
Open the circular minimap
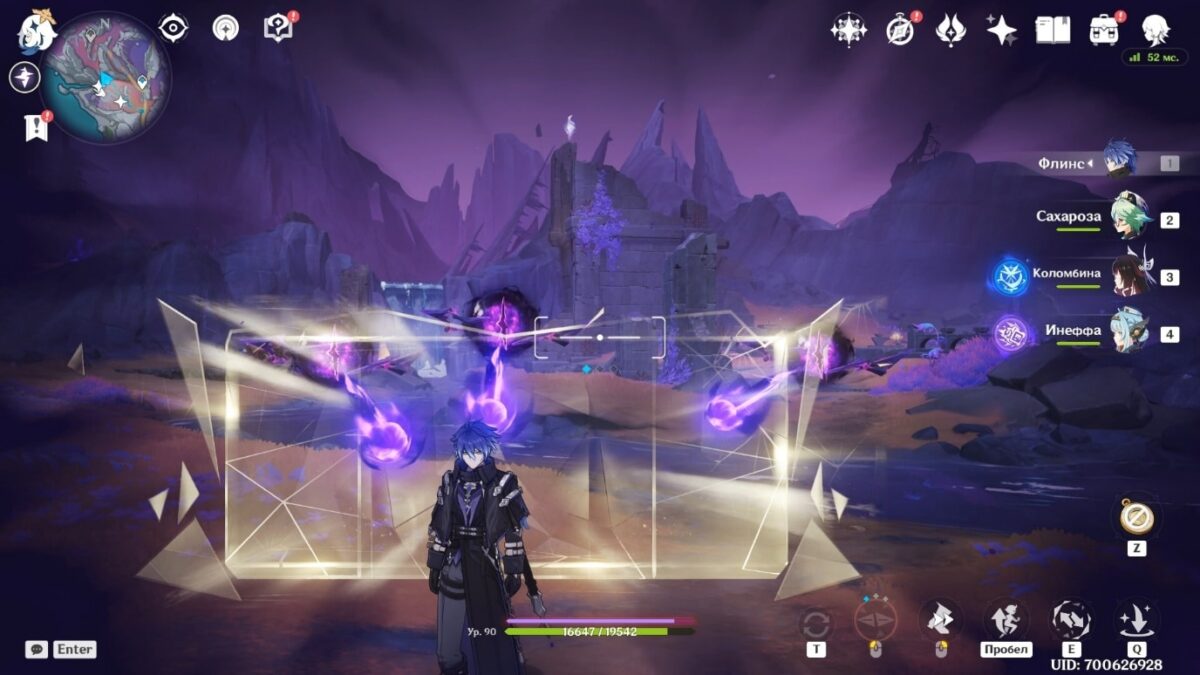pos(106,78)
